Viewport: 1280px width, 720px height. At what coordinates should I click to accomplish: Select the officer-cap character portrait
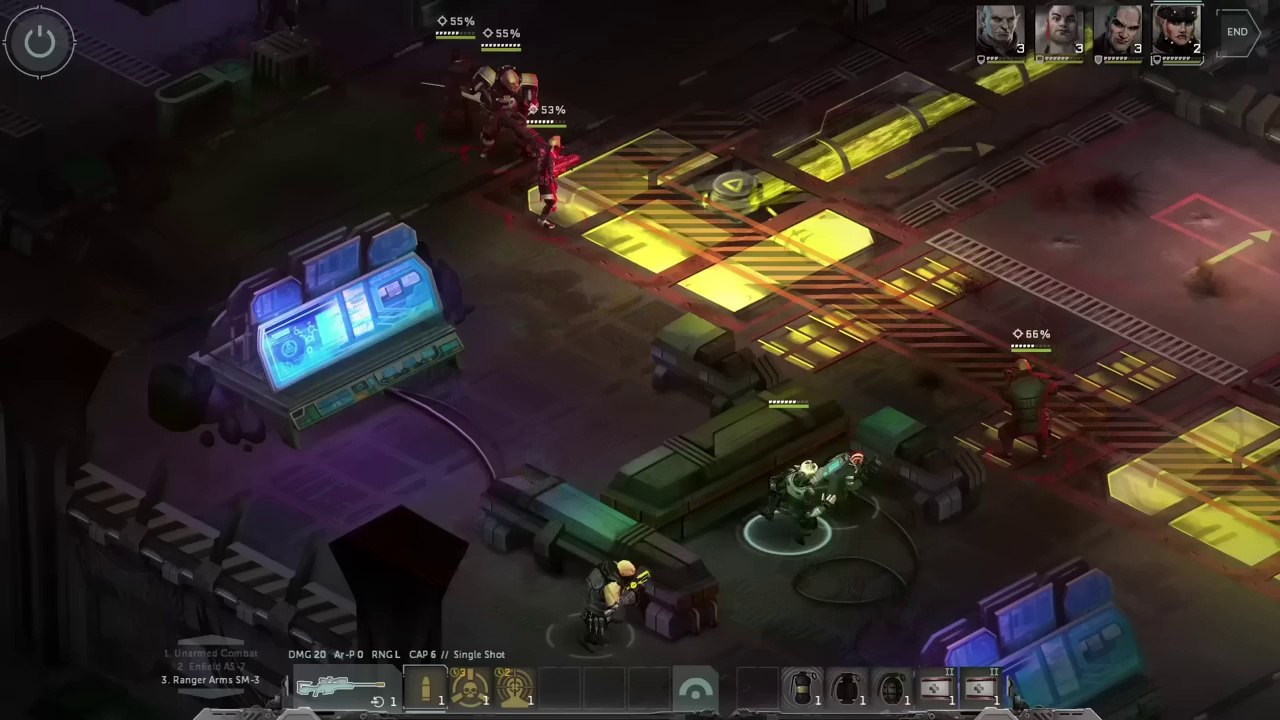1177,31
